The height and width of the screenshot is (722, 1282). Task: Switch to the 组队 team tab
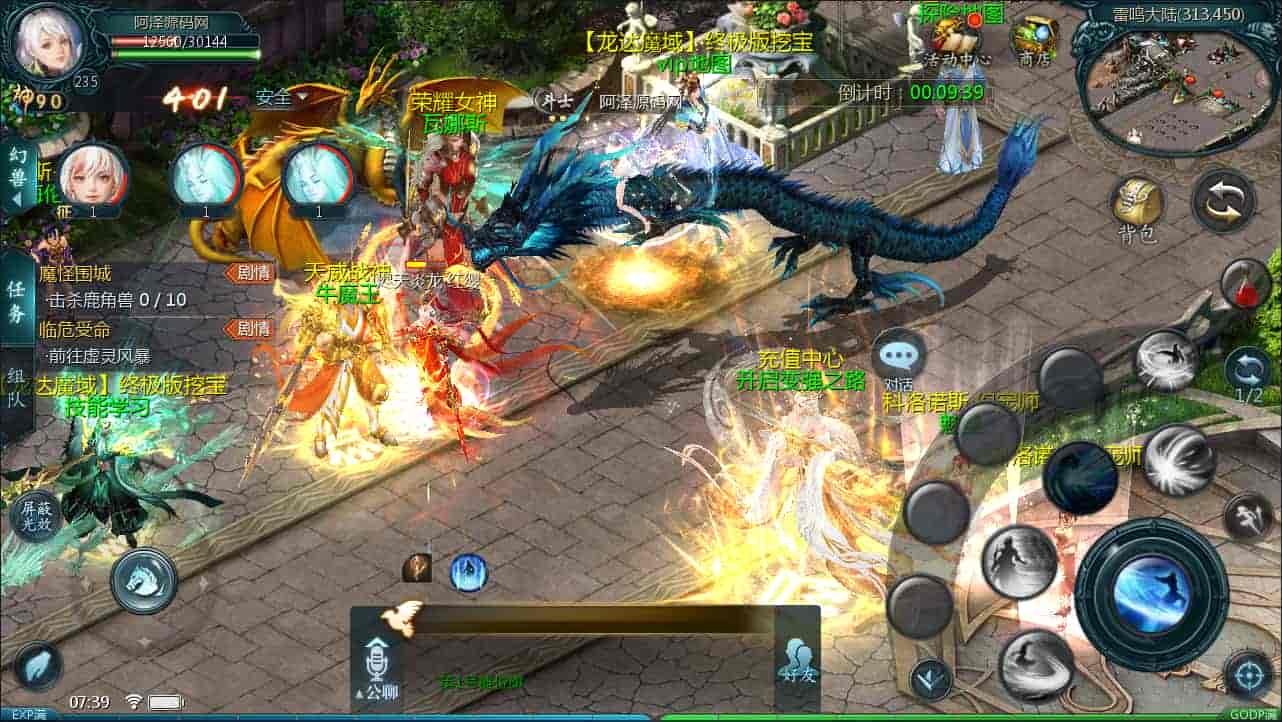tap(17, 385)
